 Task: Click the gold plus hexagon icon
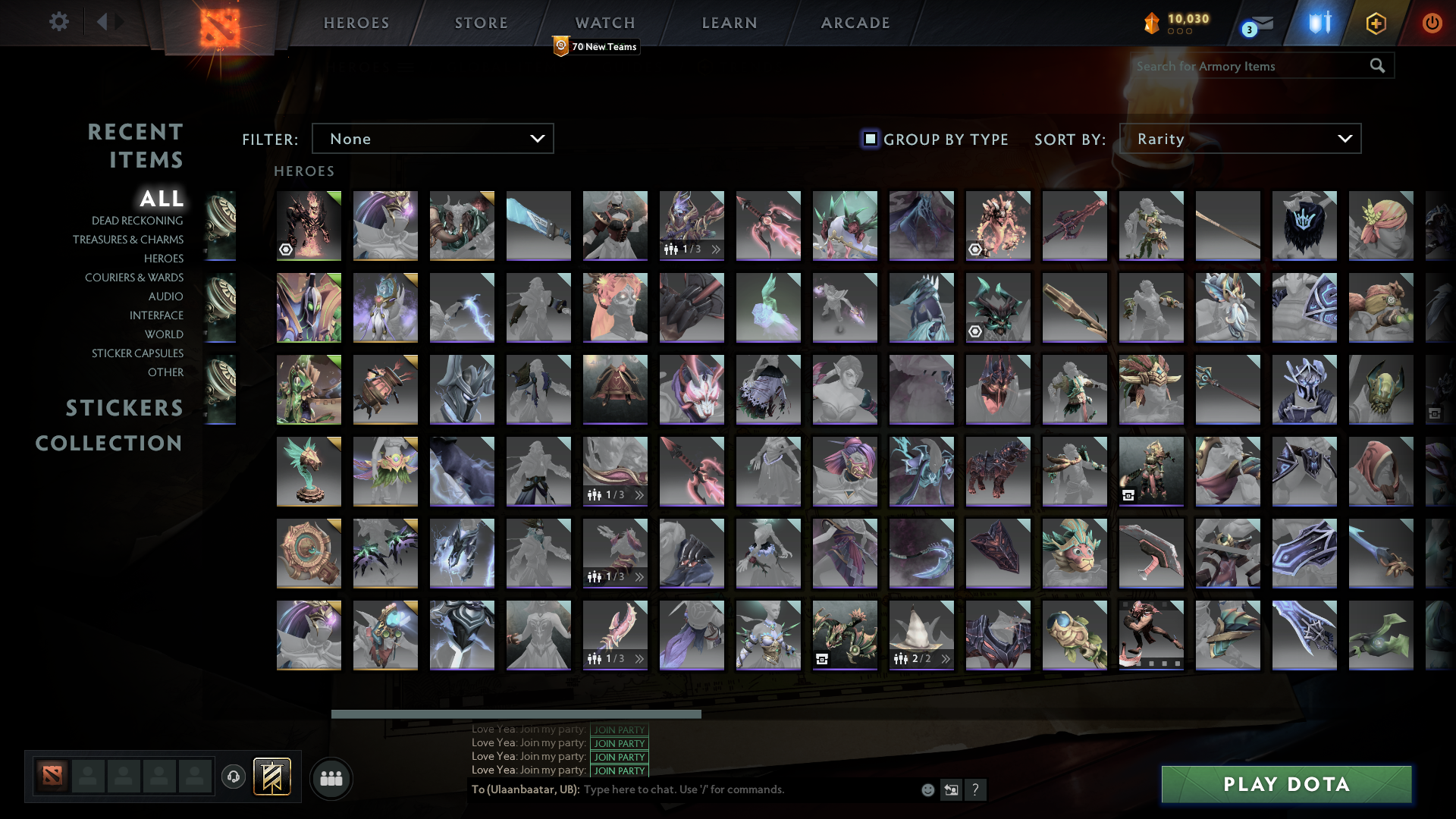coord(1376,23)
